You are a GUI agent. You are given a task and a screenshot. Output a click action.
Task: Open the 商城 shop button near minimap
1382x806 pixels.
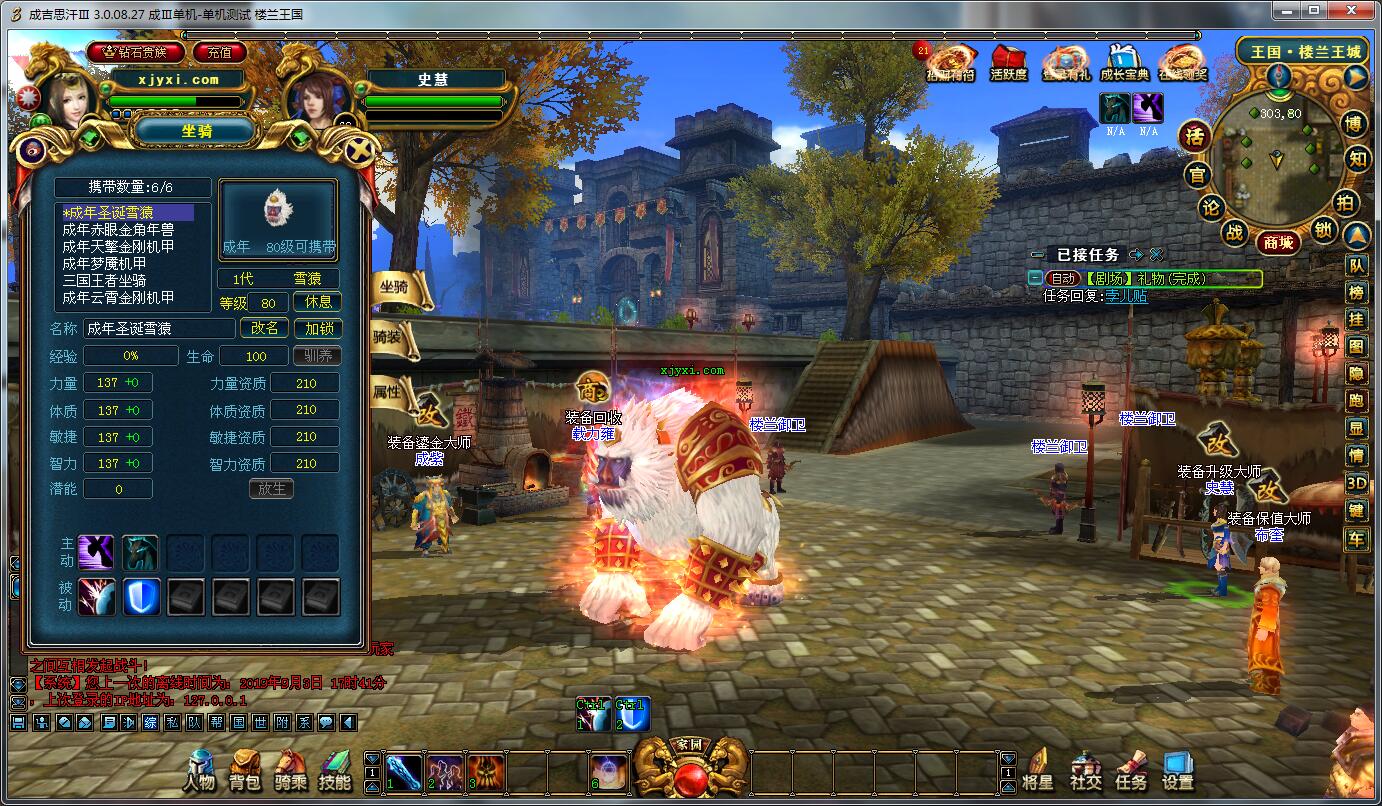point(1278,242)
